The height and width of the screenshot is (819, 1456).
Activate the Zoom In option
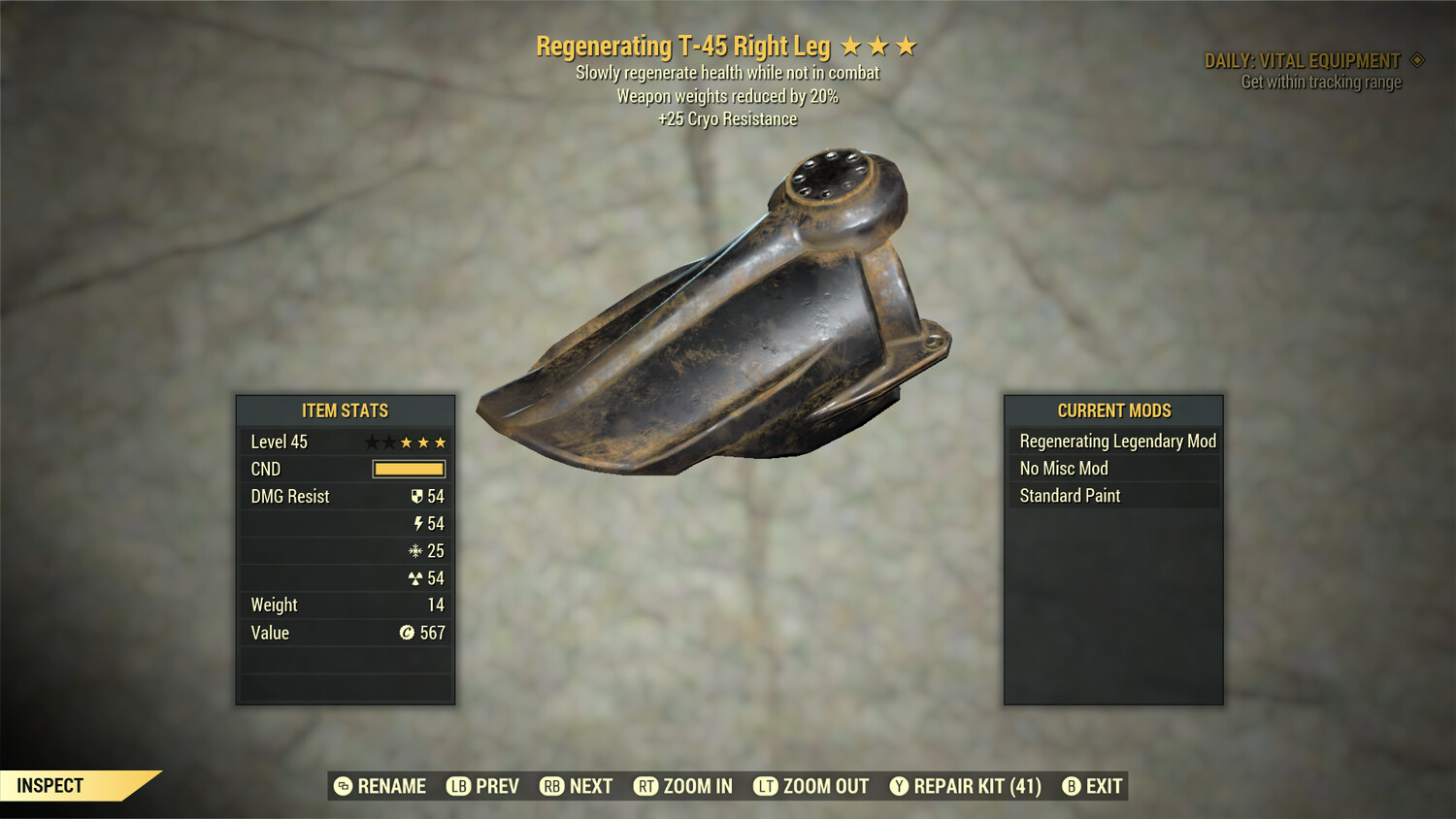(683, 786)
